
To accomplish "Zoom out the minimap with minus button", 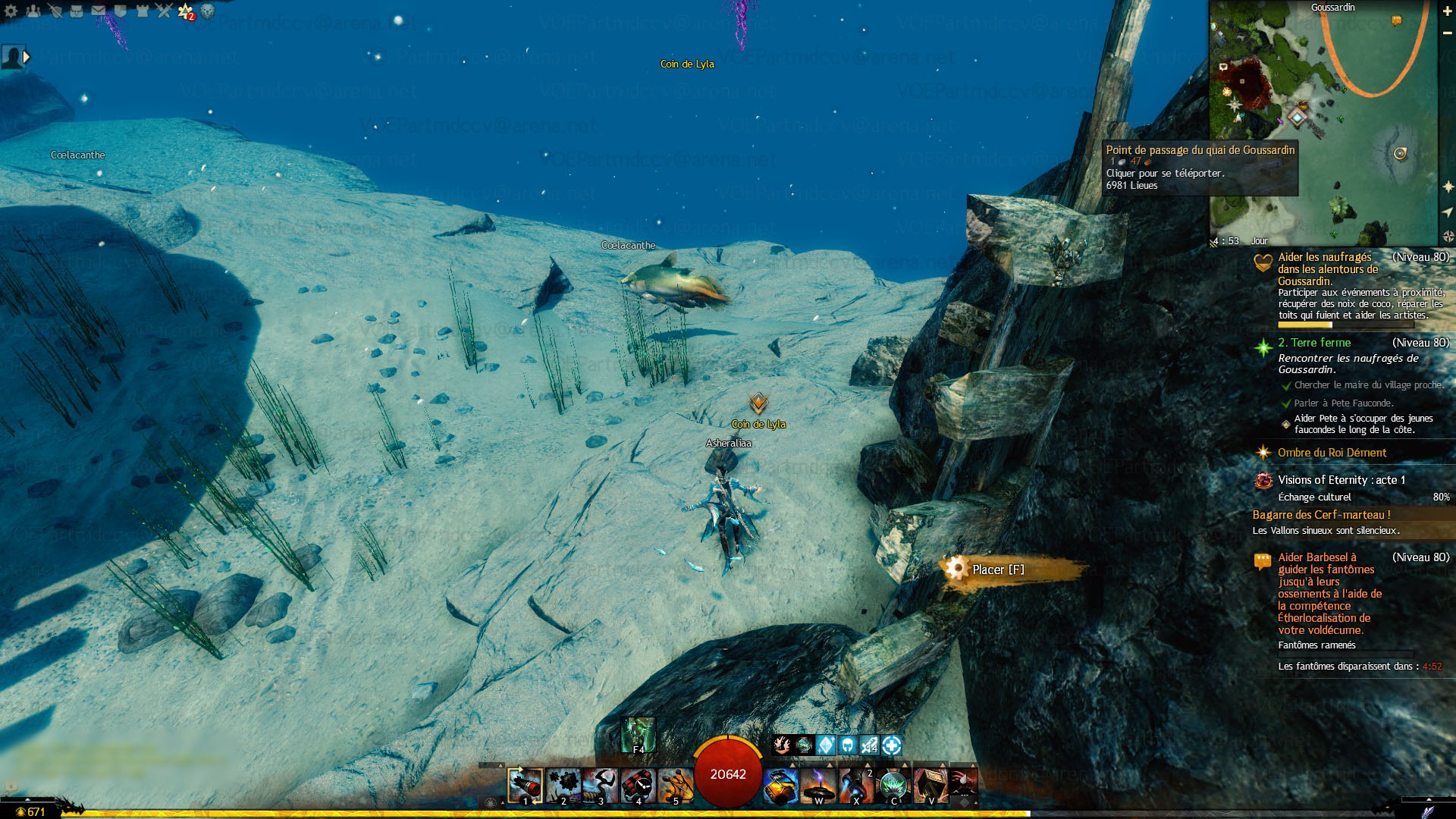I will [1447, 33].
